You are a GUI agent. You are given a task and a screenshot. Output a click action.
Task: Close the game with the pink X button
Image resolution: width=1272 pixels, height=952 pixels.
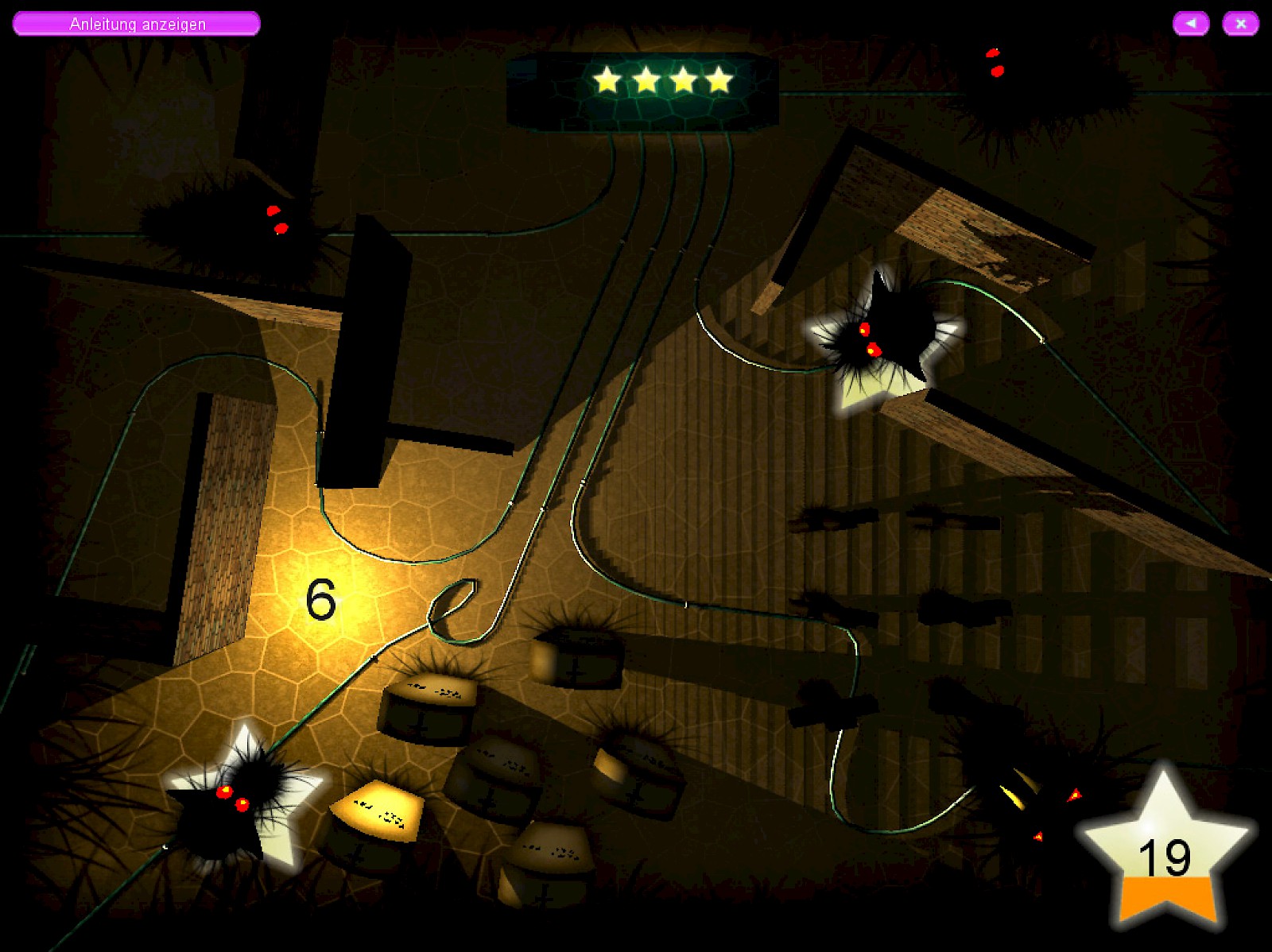[x=1240, y=24]
